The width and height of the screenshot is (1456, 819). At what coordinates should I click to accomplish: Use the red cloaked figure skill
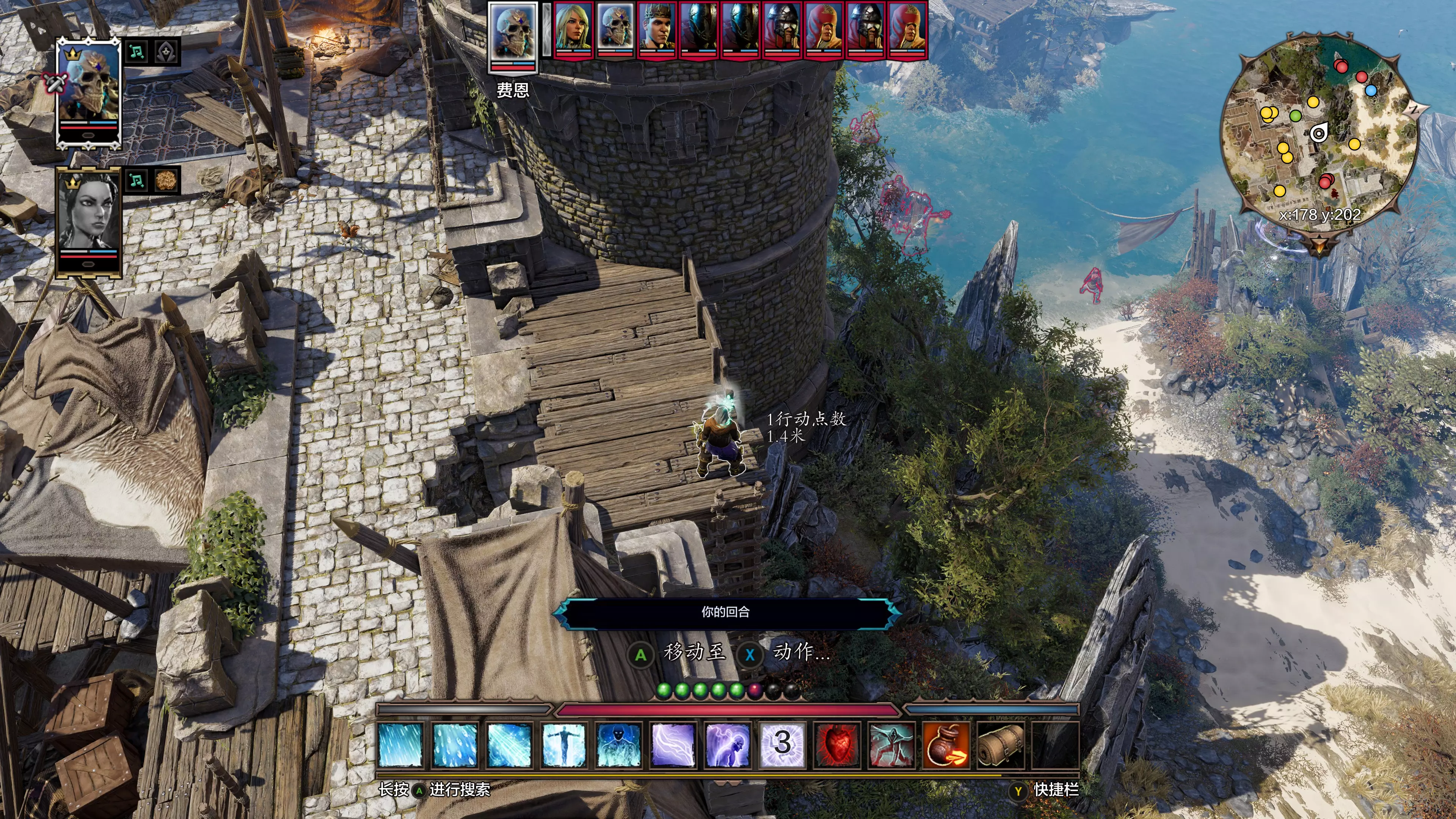[891, 744]
